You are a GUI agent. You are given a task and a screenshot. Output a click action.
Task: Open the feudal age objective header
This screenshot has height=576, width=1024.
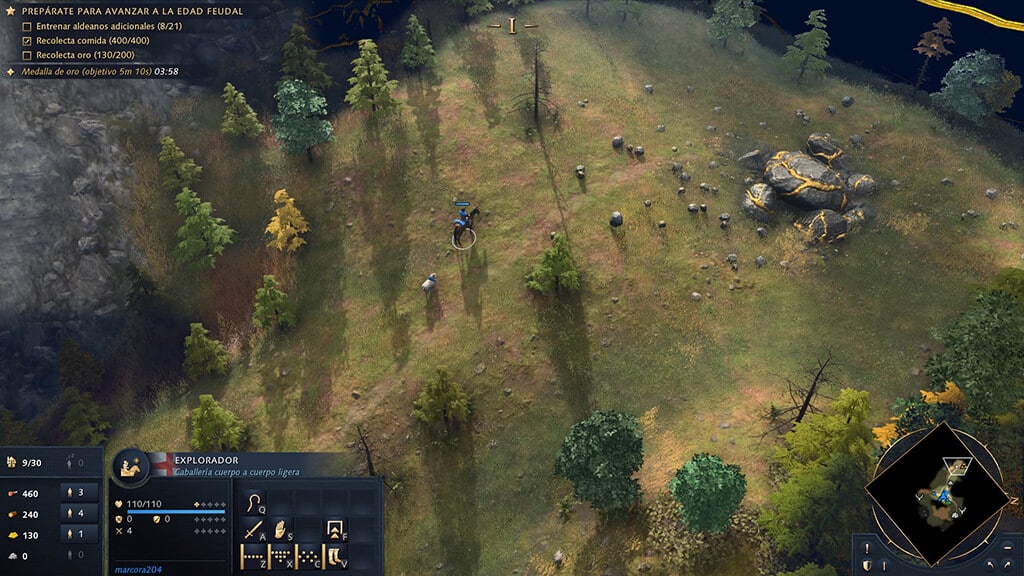click(130, 10)
